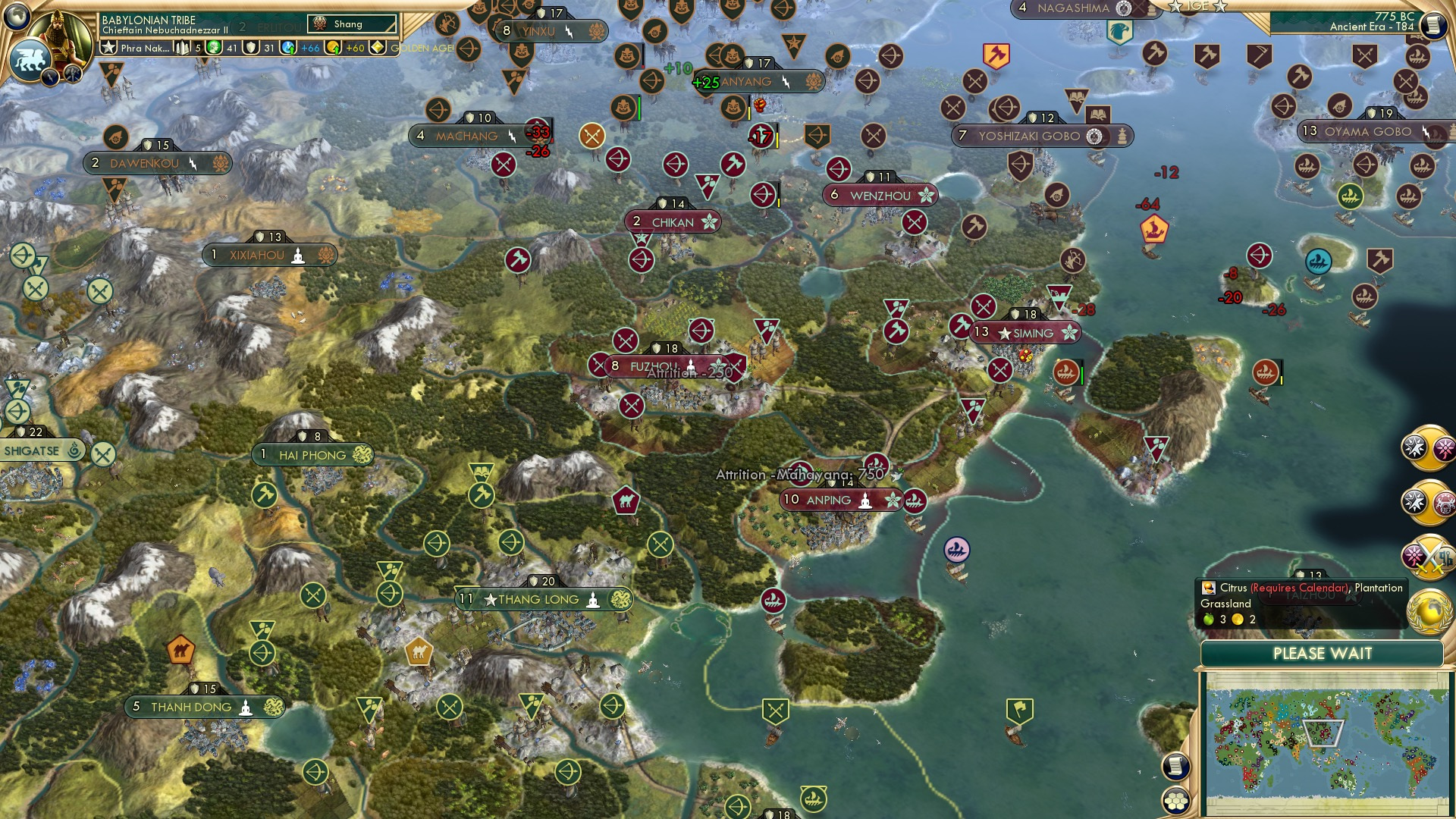
Task: Click Siming's city defense strength bar
Action: point(1025,312)
